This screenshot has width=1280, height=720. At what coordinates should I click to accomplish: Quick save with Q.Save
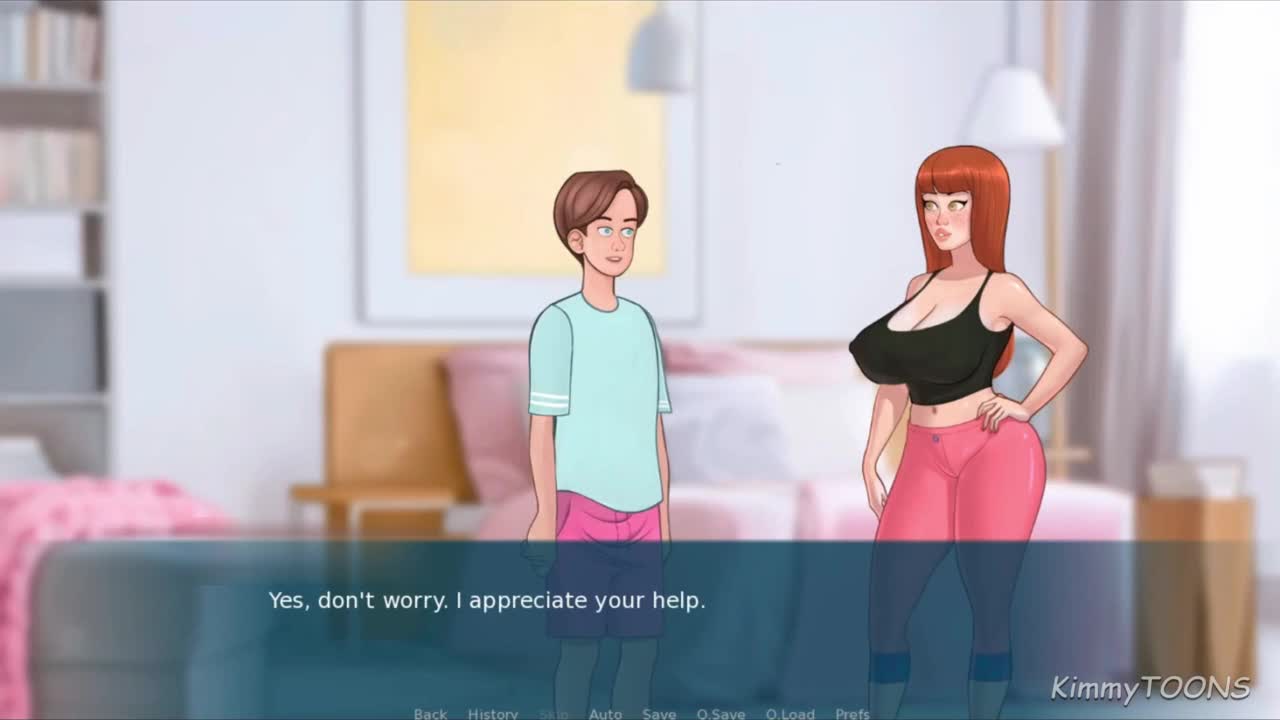pos(721,713)
